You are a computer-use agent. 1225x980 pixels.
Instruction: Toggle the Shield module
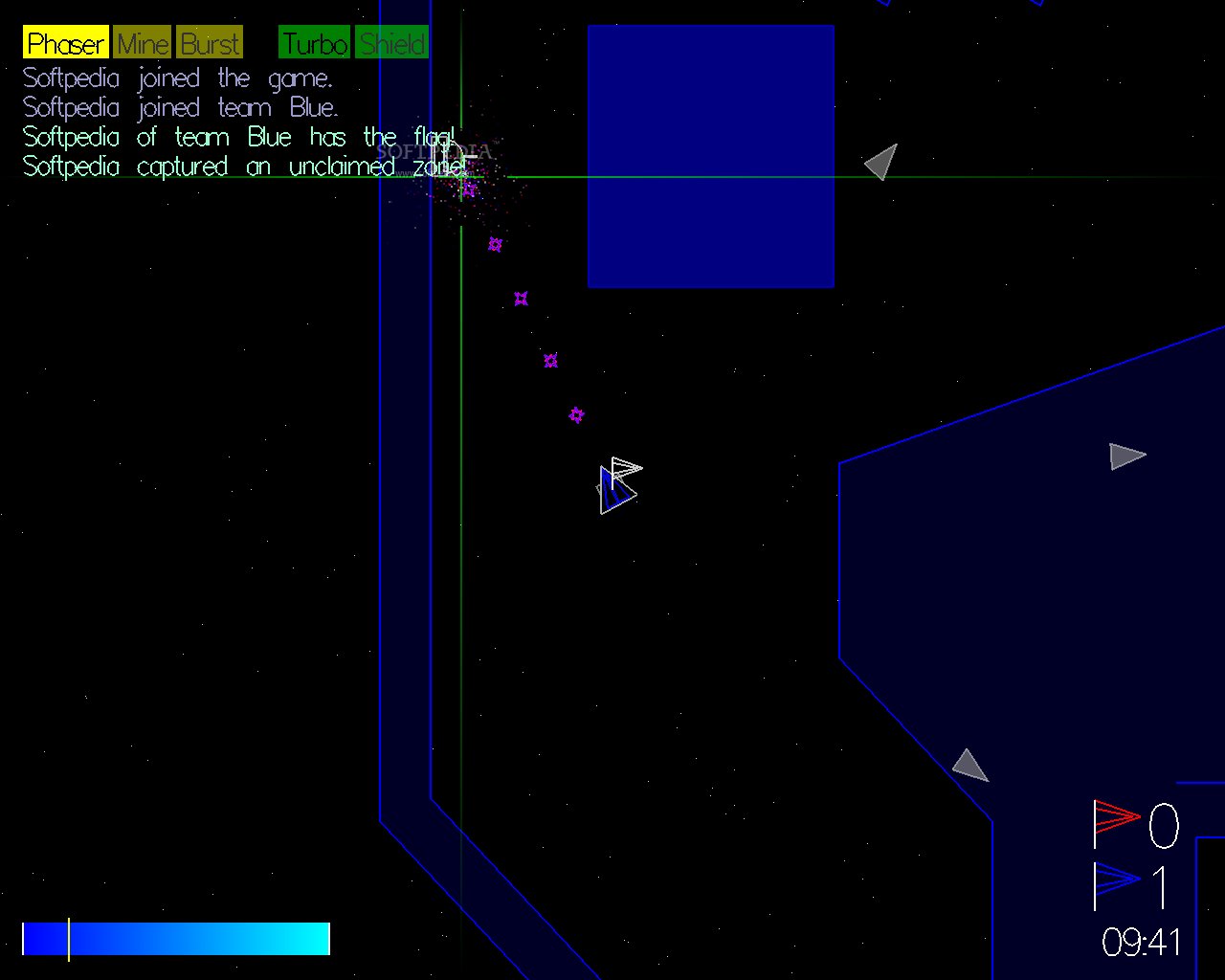point(392,43)
